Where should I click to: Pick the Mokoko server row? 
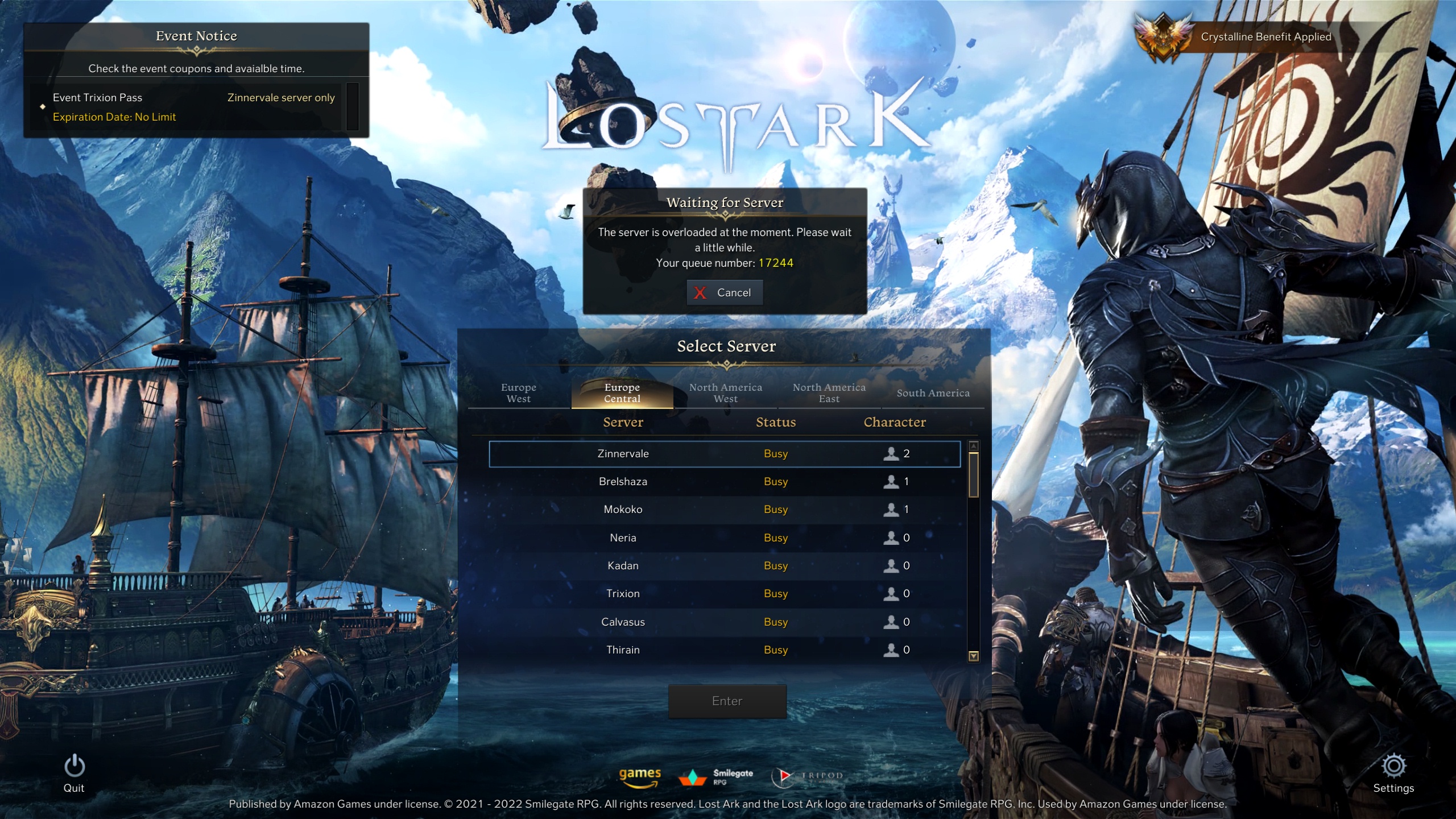tap(724, 510)
